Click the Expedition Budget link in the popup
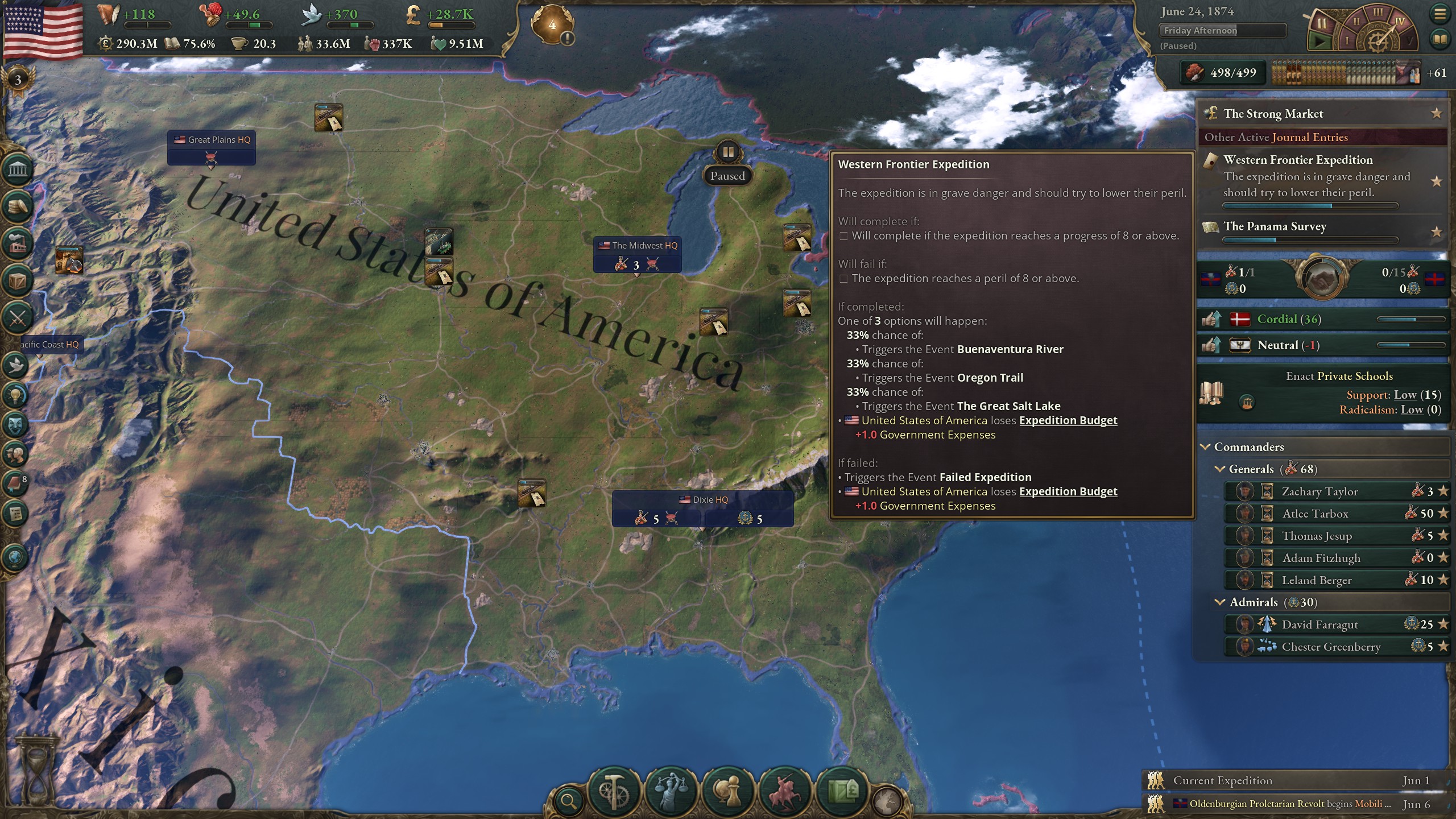 click(x=1068, y=420)
